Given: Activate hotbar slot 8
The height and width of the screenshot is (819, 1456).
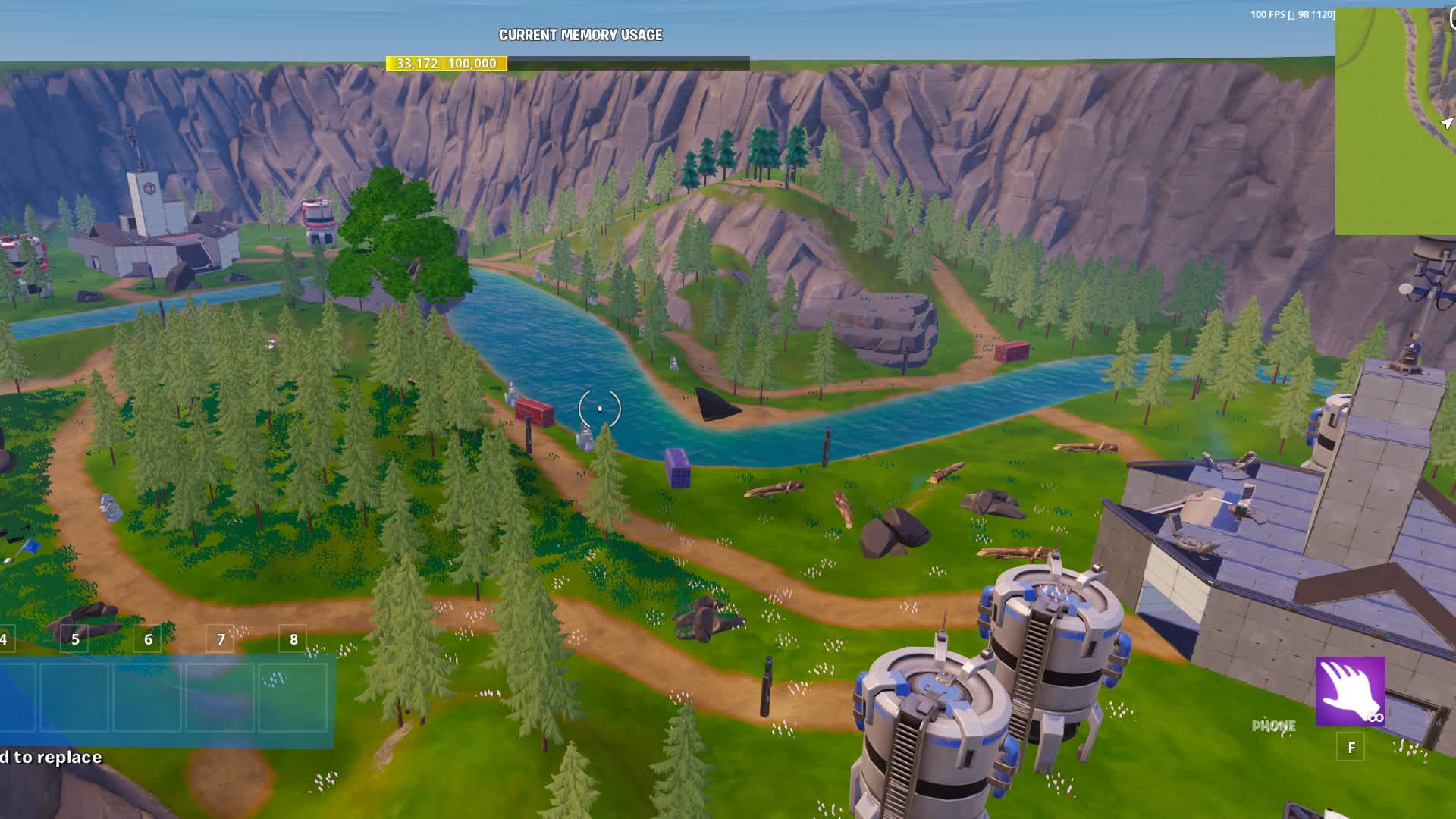Looking at the screenshot, I should tap(293, 639).
